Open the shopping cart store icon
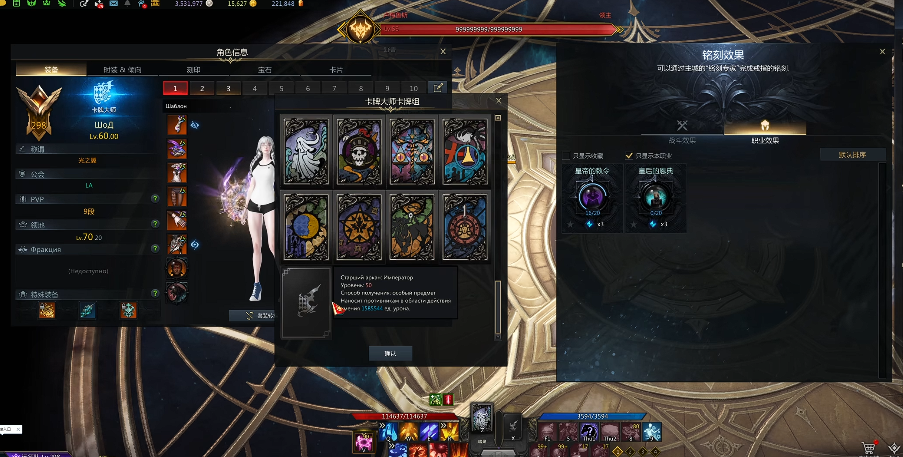 866,448
